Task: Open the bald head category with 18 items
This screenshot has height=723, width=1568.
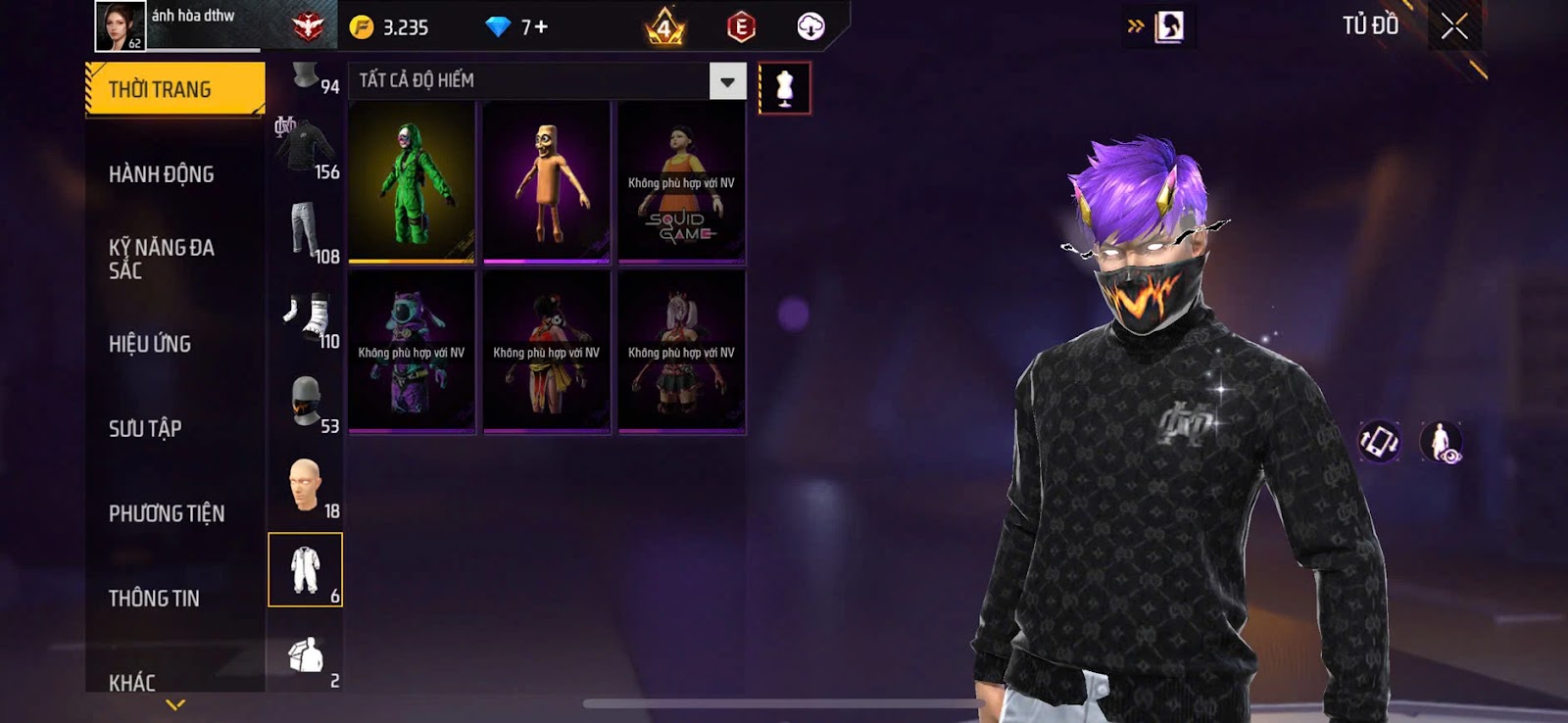Action: (x=307, y=486)
